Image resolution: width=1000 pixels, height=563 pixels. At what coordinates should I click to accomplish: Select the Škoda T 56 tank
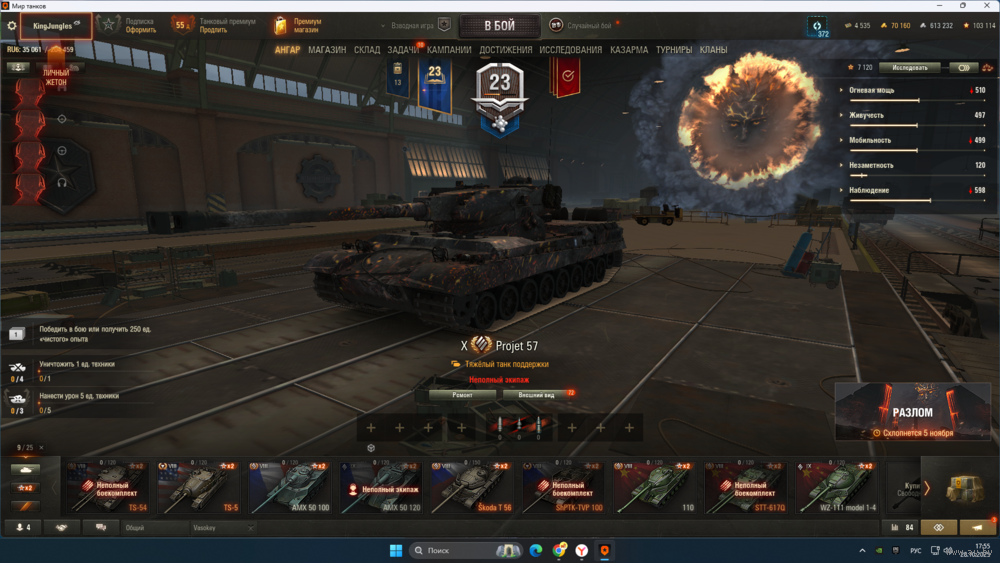pos(473,488)
